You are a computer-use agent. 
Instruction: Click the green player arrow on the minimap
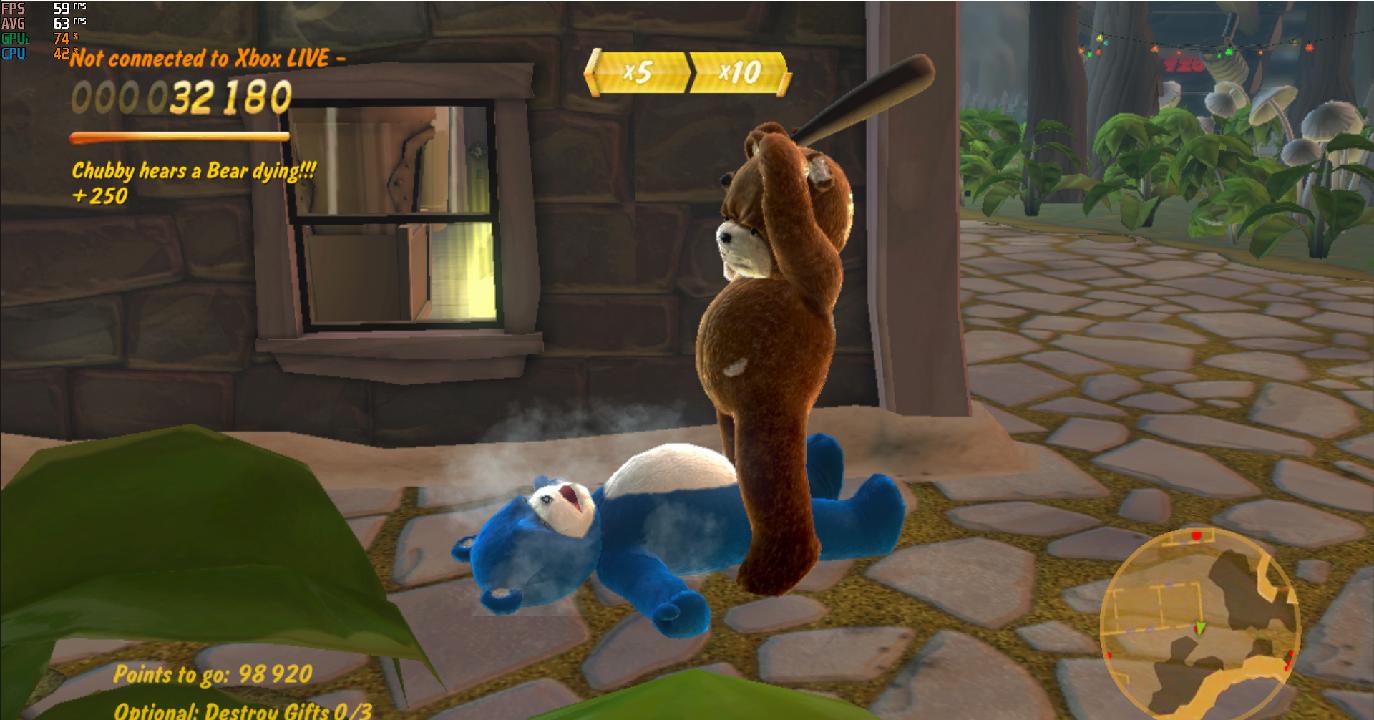click(x=1199, y=627)
